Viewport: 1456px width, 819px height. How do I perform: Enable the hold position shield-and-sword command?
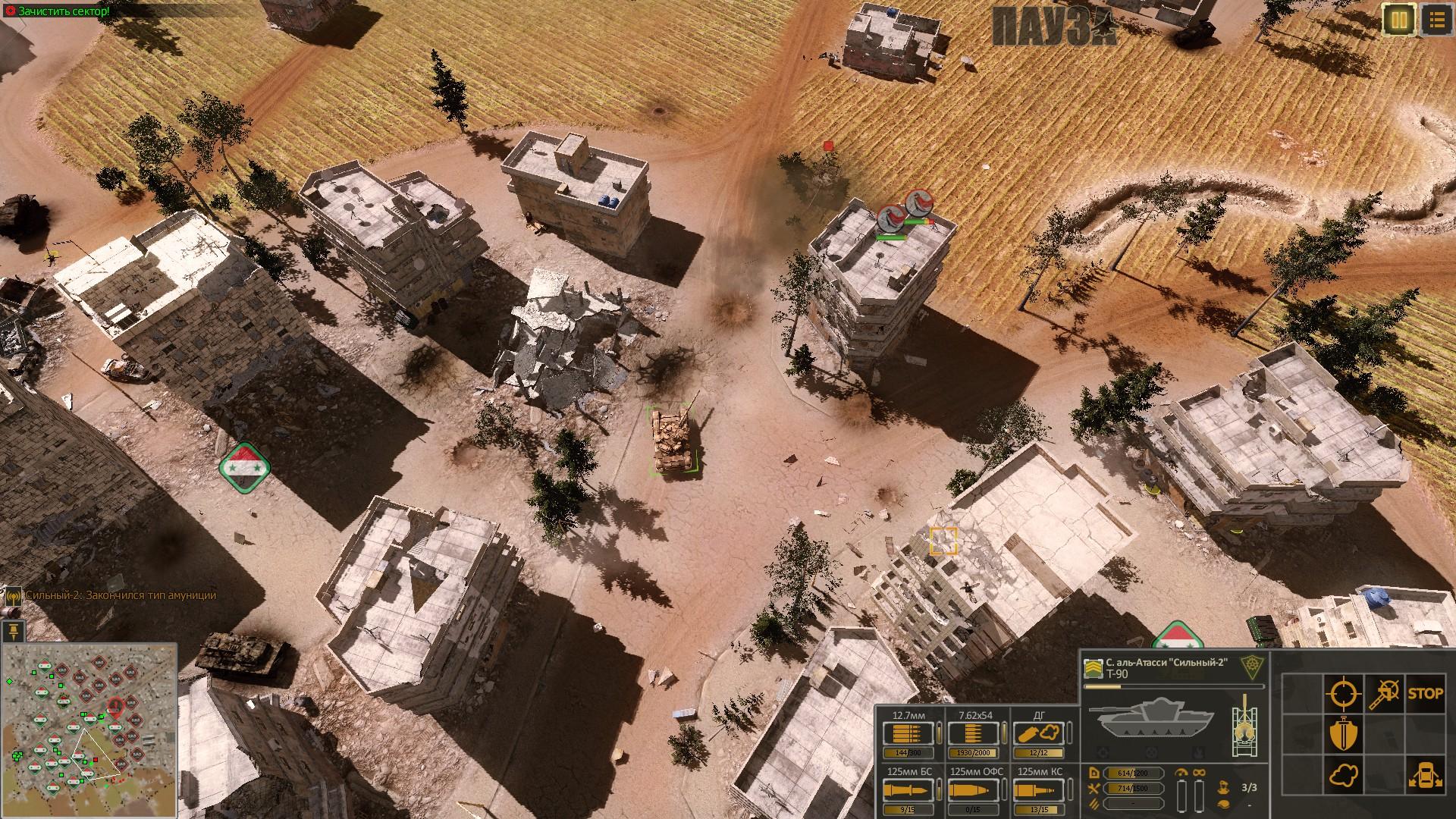[x=1344, y=733]
